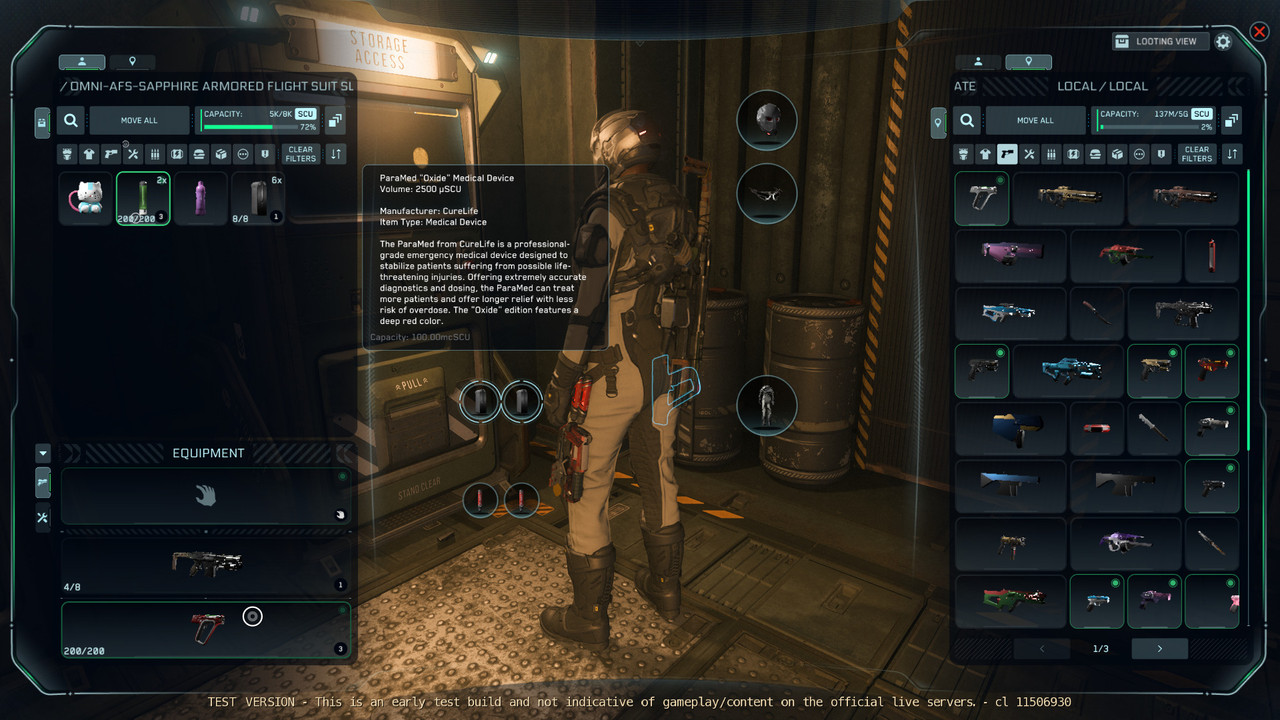
Task: Collapse the Equipment section with the arrow
Action: coord(42,453)
